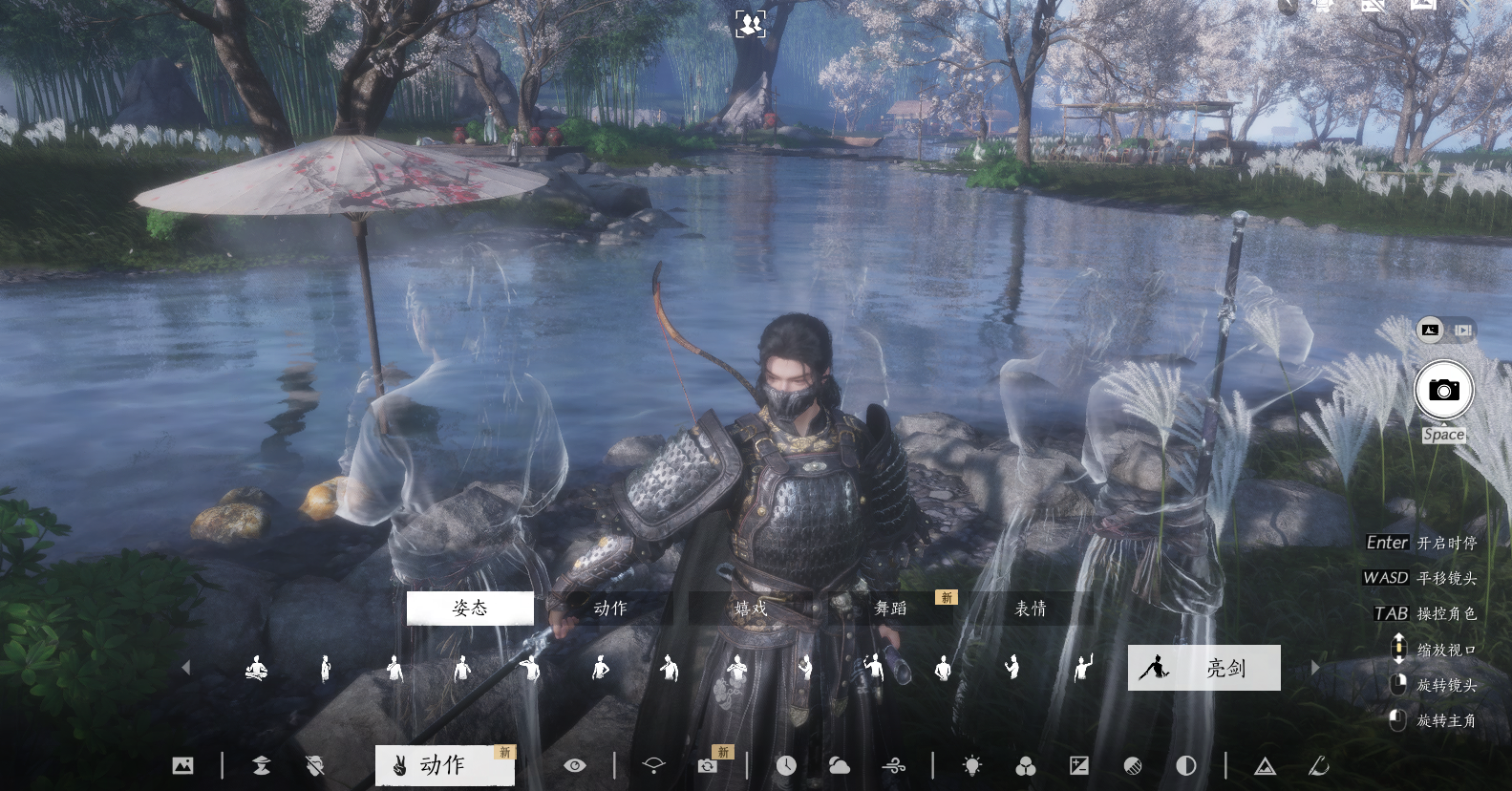Viewport: 1512px width, 791px height.
Task: Choose the 亮剑 sword pose
Action: point(1203,668)
